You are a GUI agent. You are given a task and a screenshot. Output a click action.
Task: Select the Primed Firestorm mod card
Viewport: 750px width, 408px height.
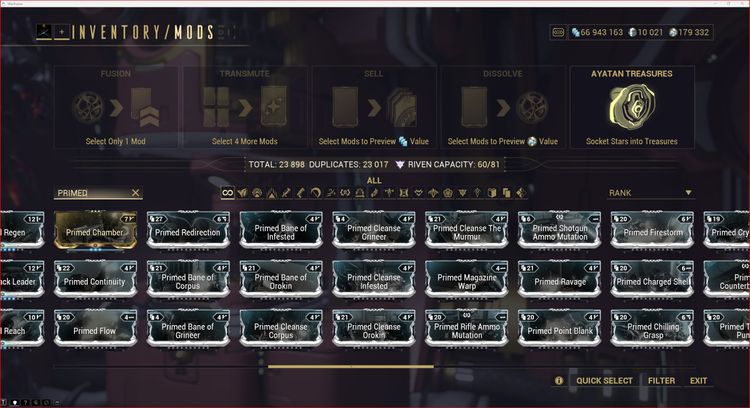tap(651, 231)
